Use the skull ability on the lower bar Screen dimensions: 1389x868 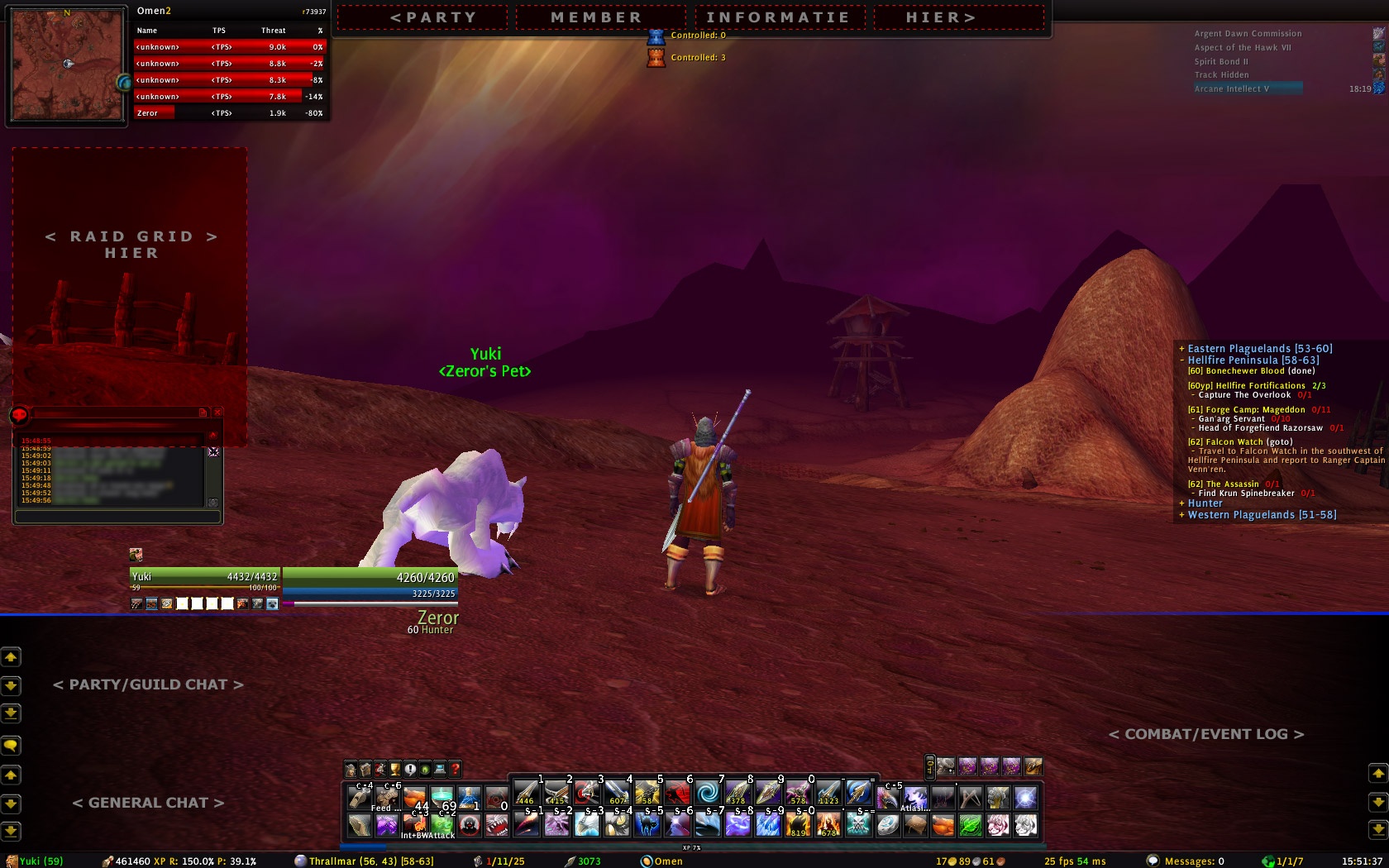click(470, 825)
